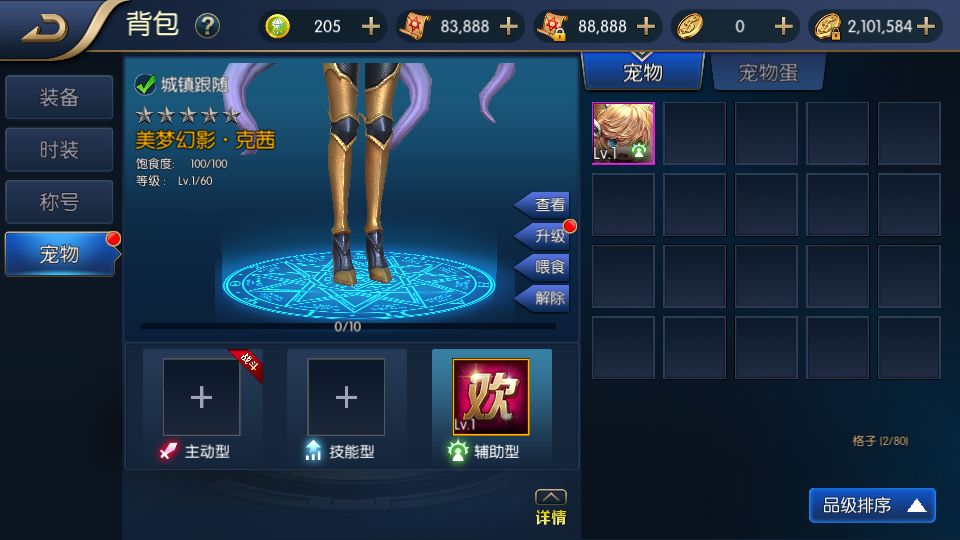Select the 欢 support skill icon
Screen dimensions: 960x540
click(491, 397)
